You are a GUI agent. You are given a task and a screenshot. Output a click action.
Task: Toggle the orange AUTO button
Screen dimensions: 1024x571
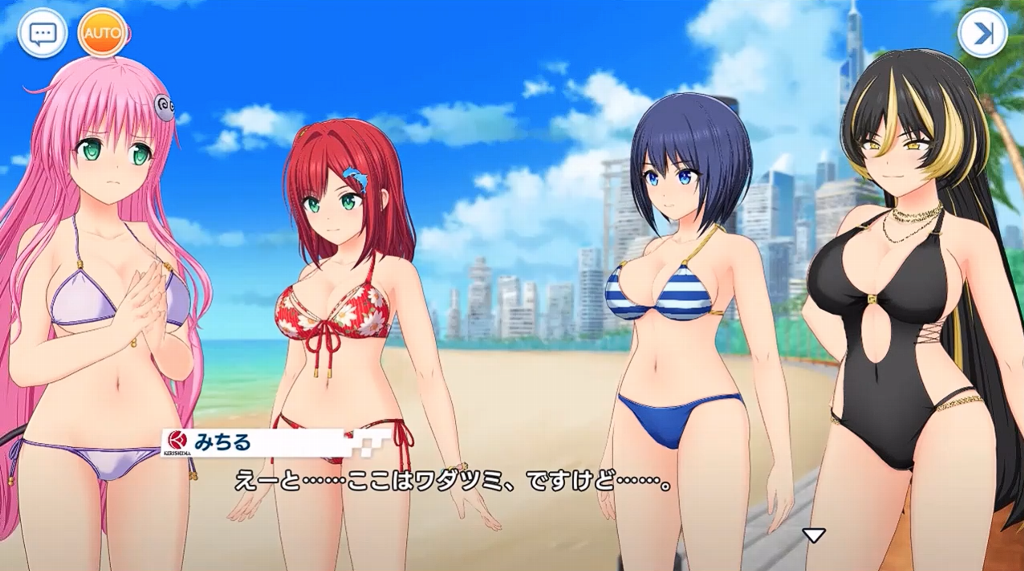pos(102,34)
